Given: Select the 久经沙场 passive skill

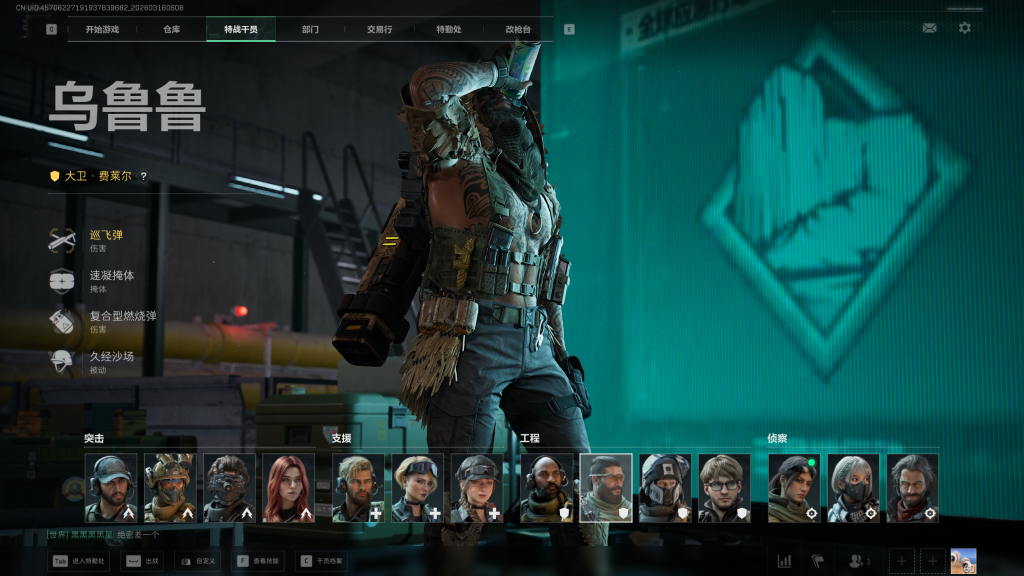Looking at the screenshot, I should [x=110, y=361].
